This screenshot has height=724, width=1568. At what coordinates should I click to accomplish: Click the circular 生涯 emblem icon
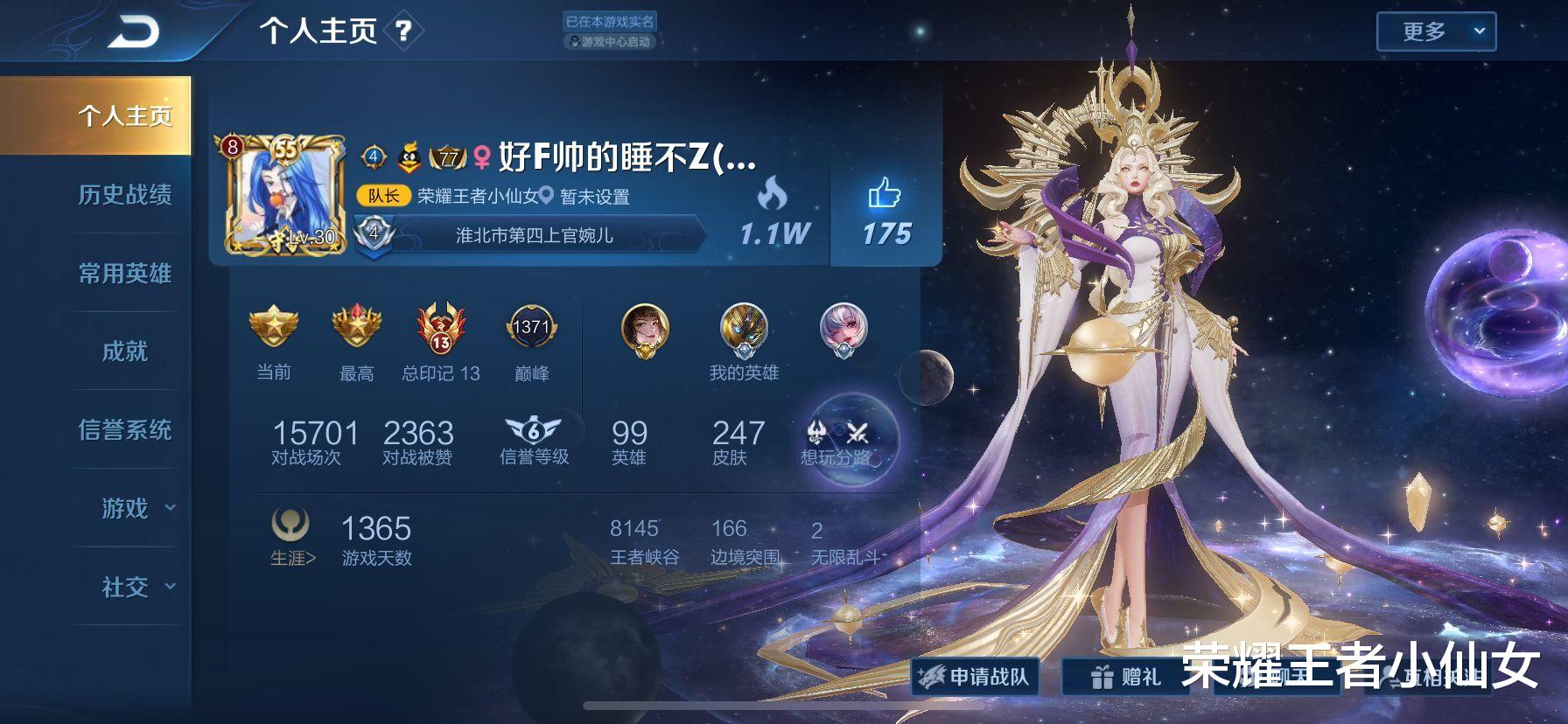click(x=289, y=525)
